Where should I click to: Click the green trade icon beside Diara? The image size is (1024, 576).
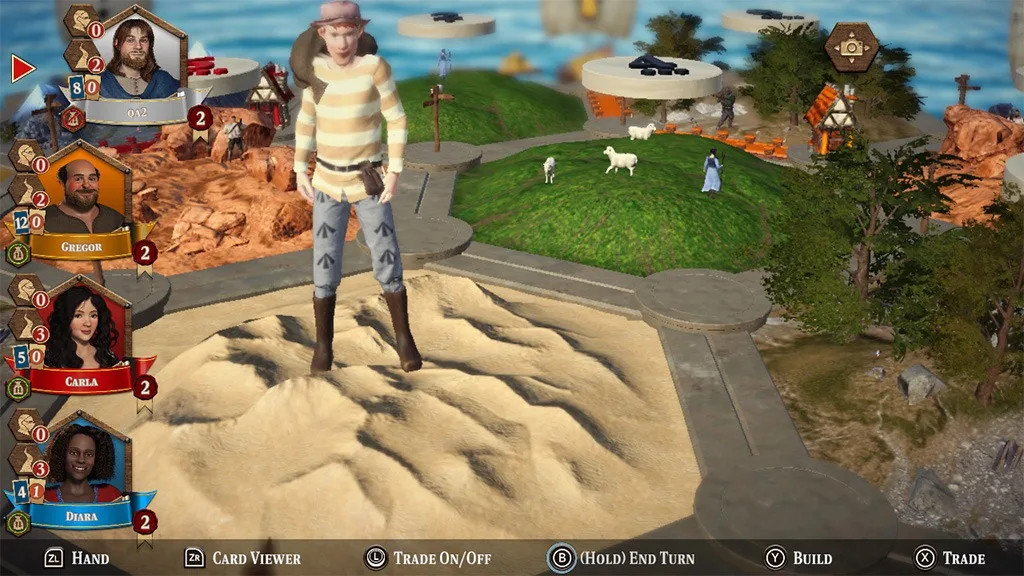coord(18,523)
